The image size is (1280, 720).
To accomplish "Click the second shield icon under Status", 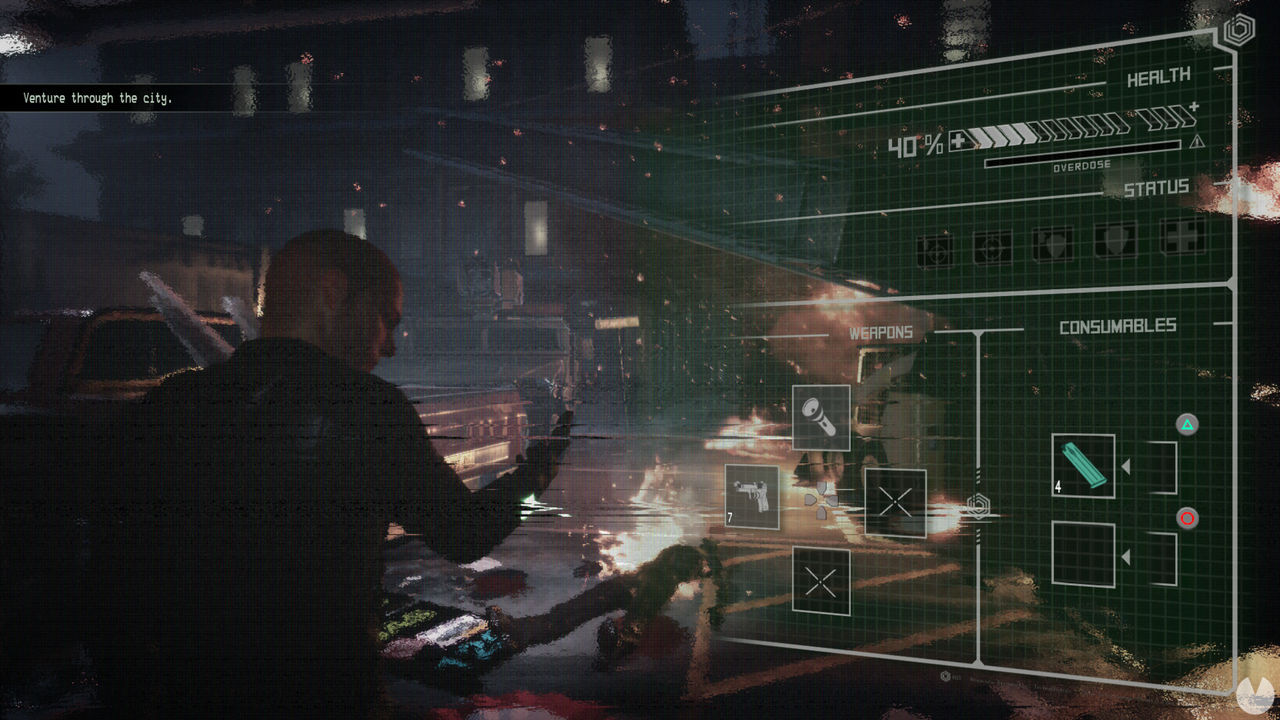I will coord(1116,242).
